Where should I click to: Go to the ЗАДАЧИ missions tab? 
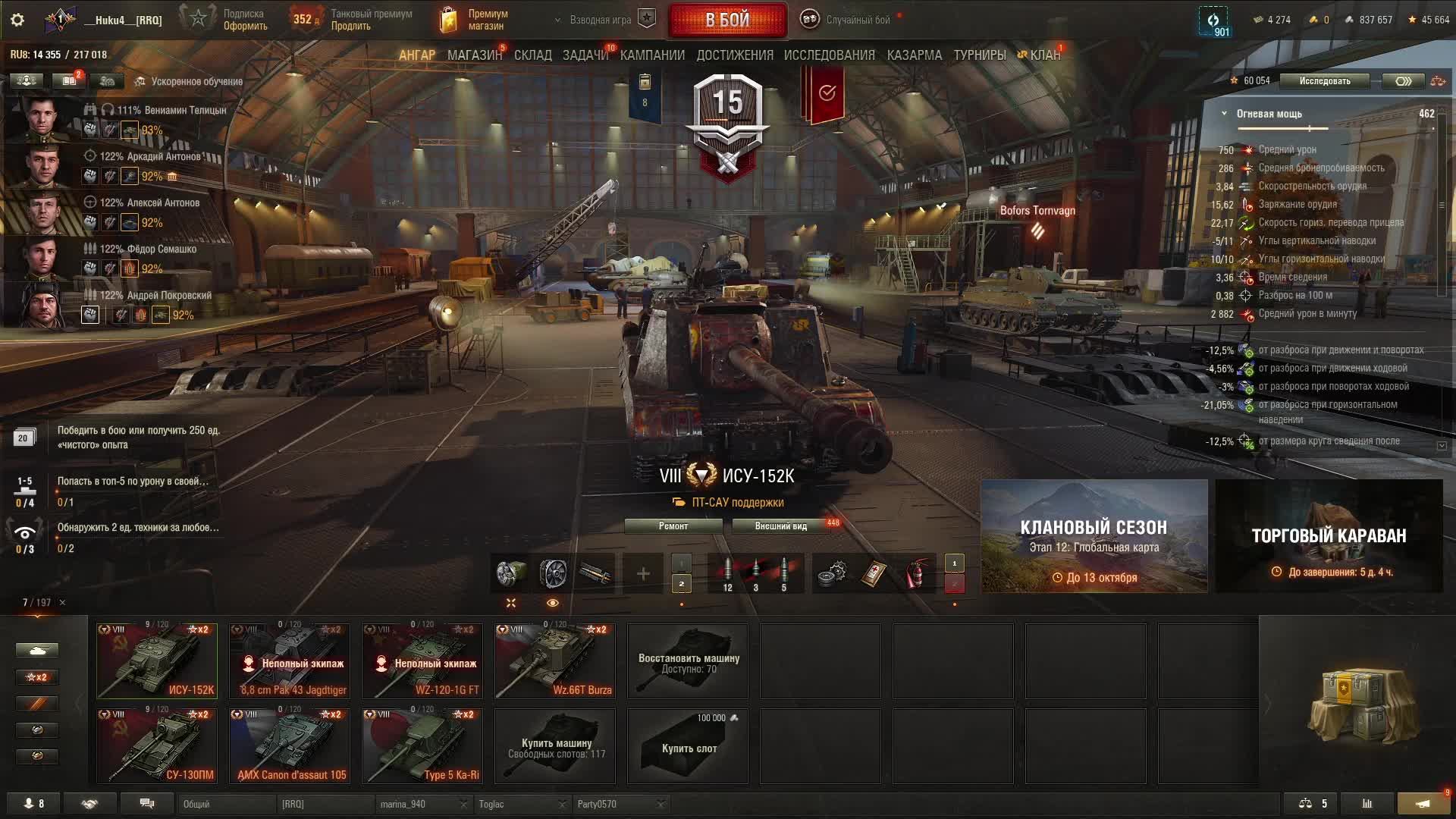point(585,55)
